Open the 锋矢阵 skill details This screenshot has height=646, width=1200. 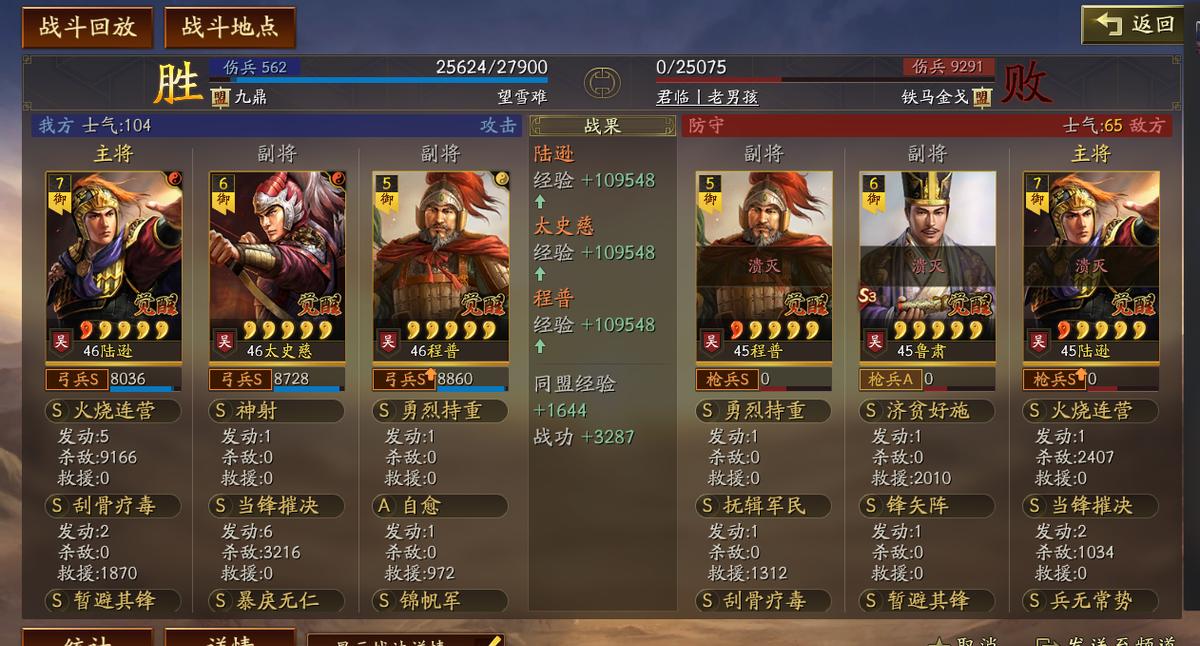pos(927,506)
